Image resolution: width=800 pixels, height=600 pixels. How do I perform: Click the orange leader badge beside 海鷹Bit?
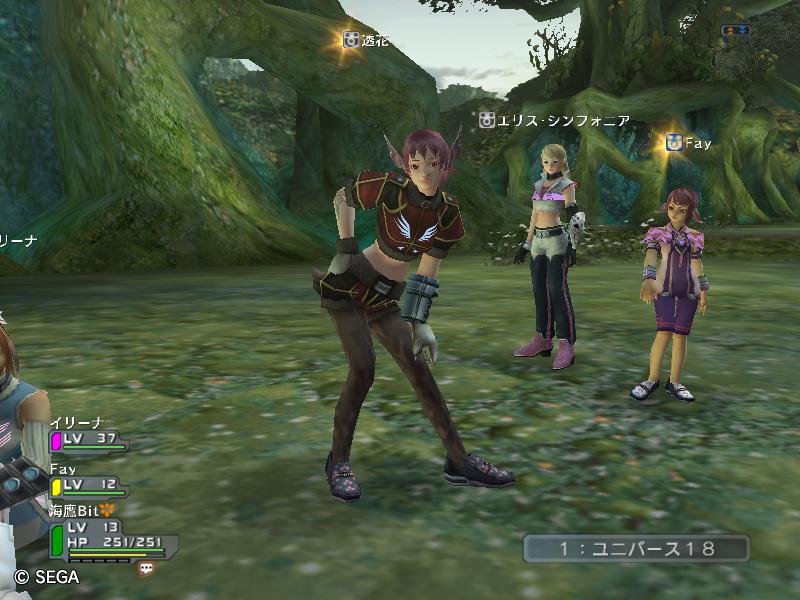coord(107,510)
